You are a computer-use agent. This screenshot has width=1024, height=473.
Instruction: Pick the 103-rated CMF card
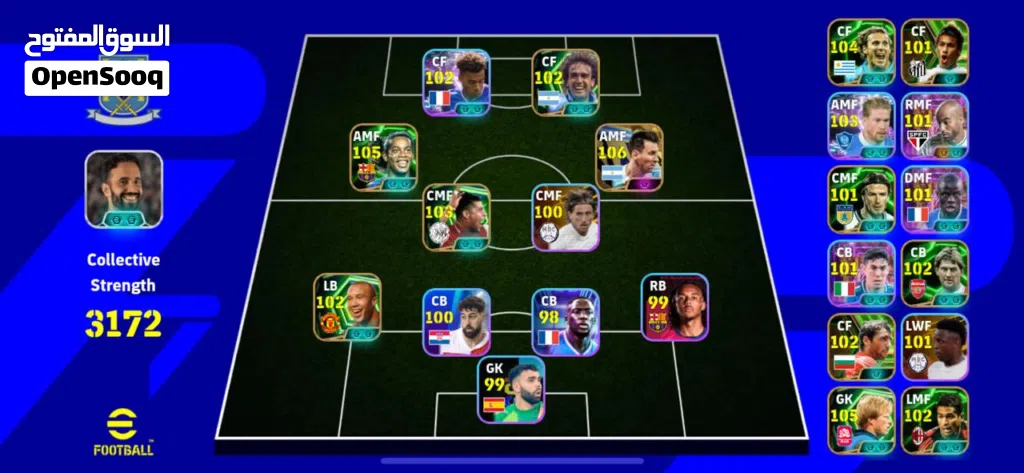point(456,216)
